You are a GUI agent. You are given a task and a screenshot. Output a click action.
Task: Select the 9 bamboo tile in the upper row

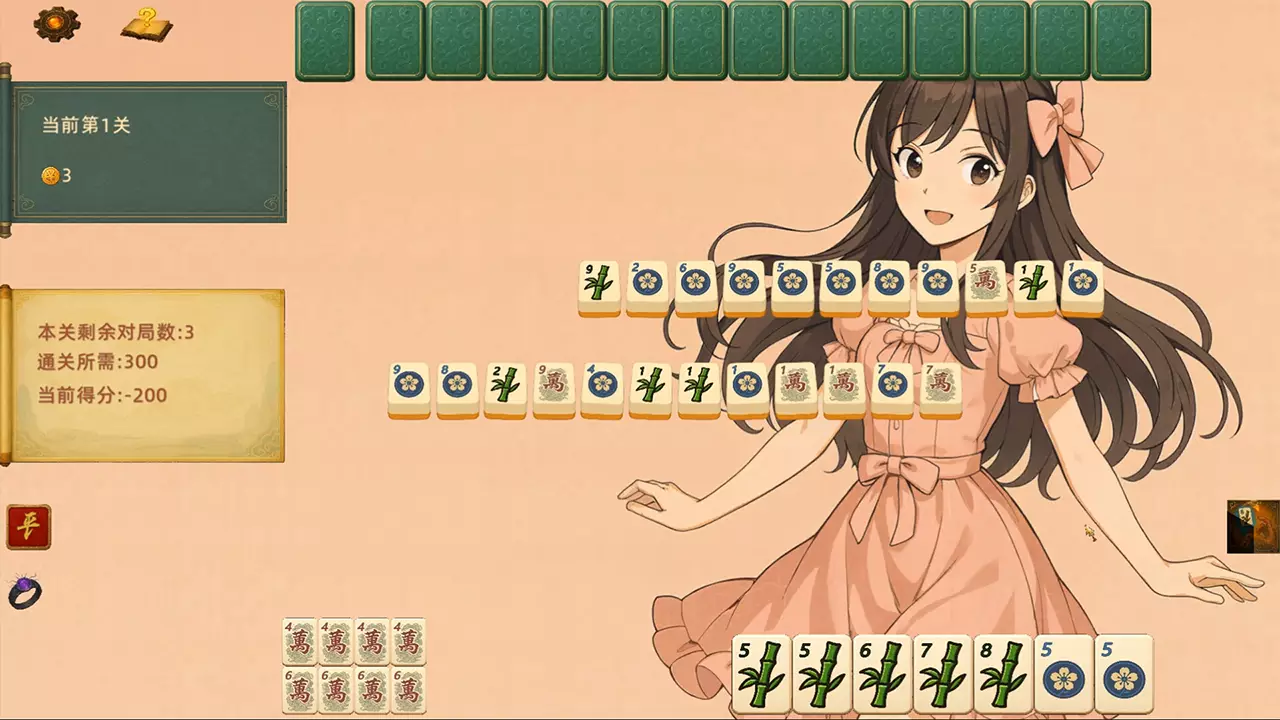(600, 285)
